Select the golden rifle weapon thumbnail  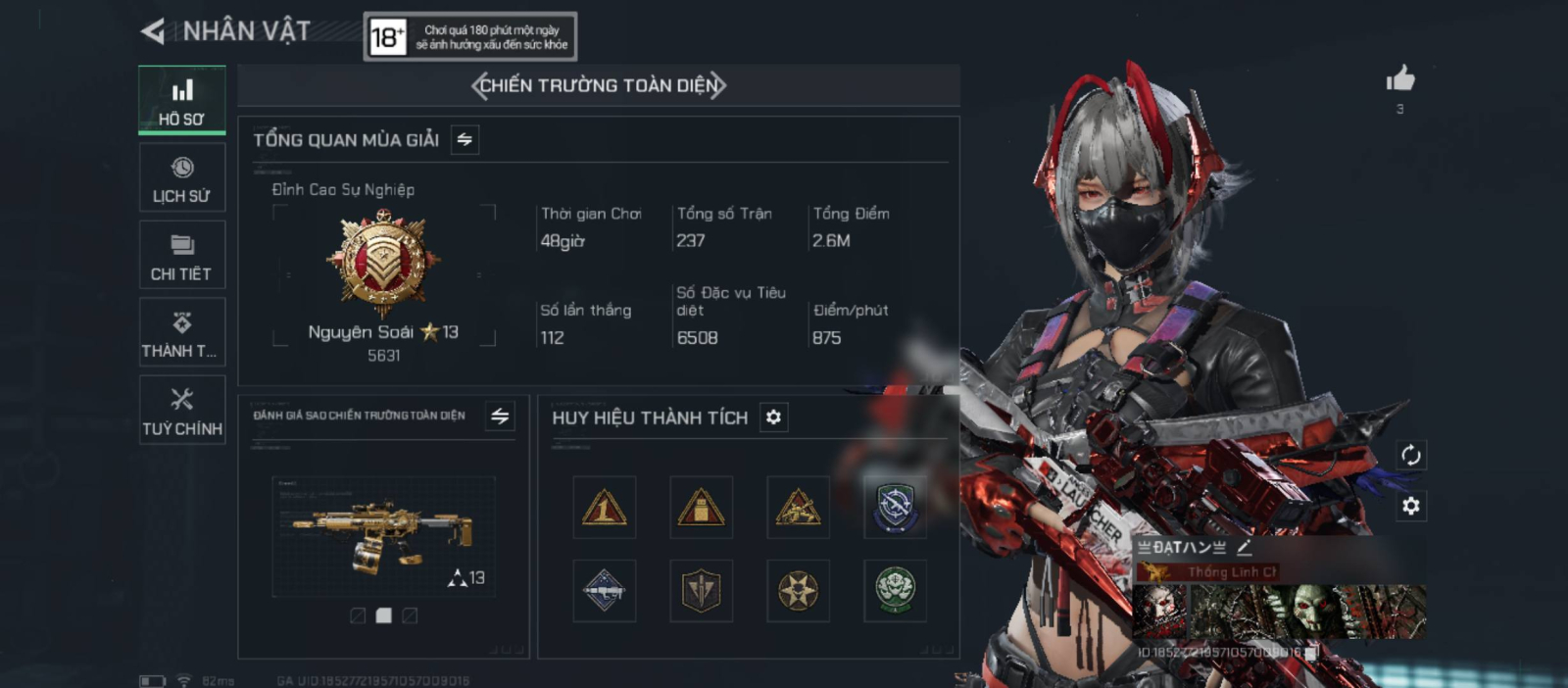(383, 536)
